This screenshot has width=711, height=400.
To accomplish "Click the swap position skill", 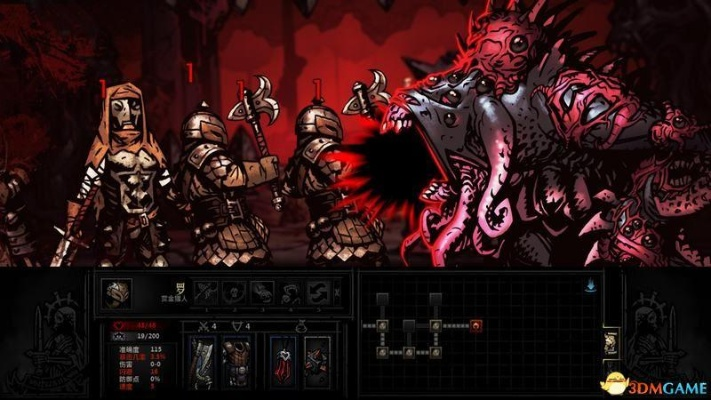I will pos(319,292).
